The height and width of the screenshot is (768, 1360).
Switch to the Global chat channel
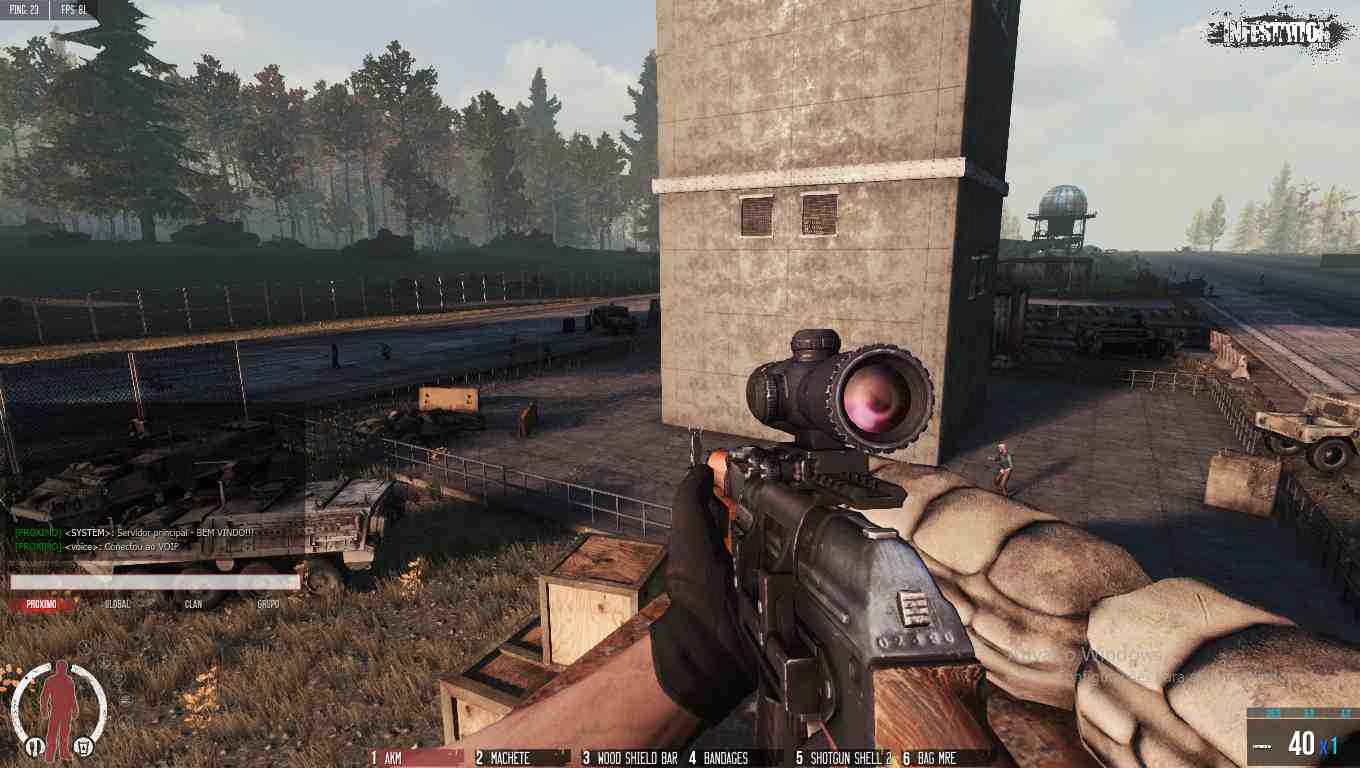click(x=118, y=604)
